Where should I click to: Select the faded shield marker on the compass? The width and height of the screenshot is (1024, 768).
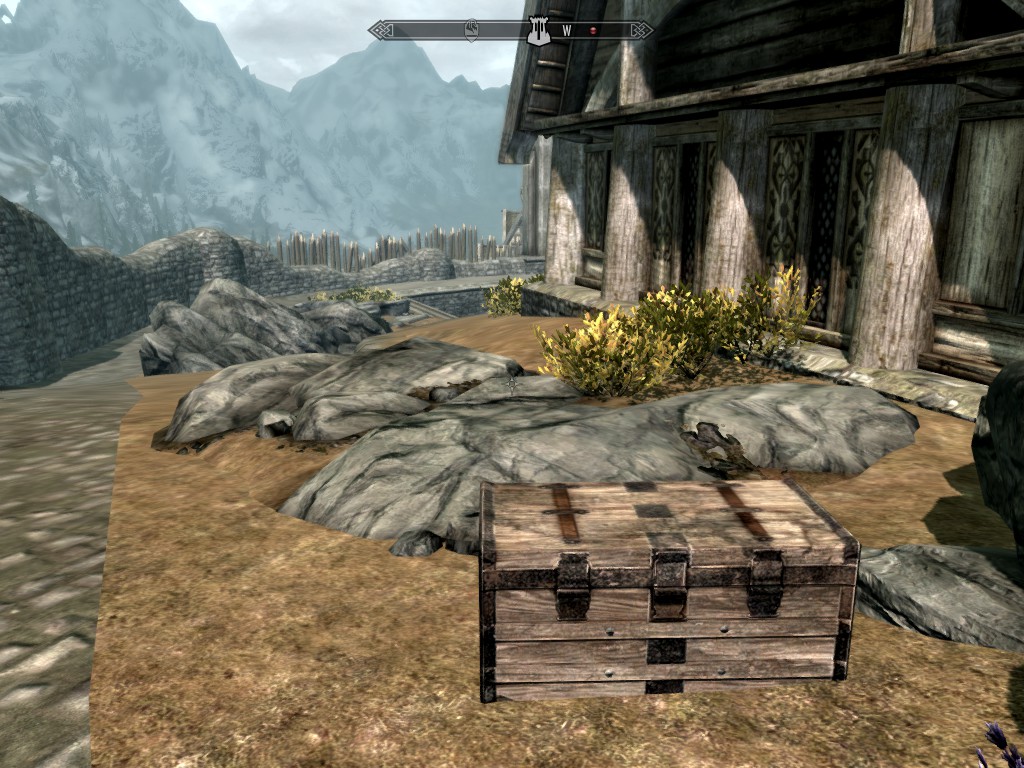point(471,30)
